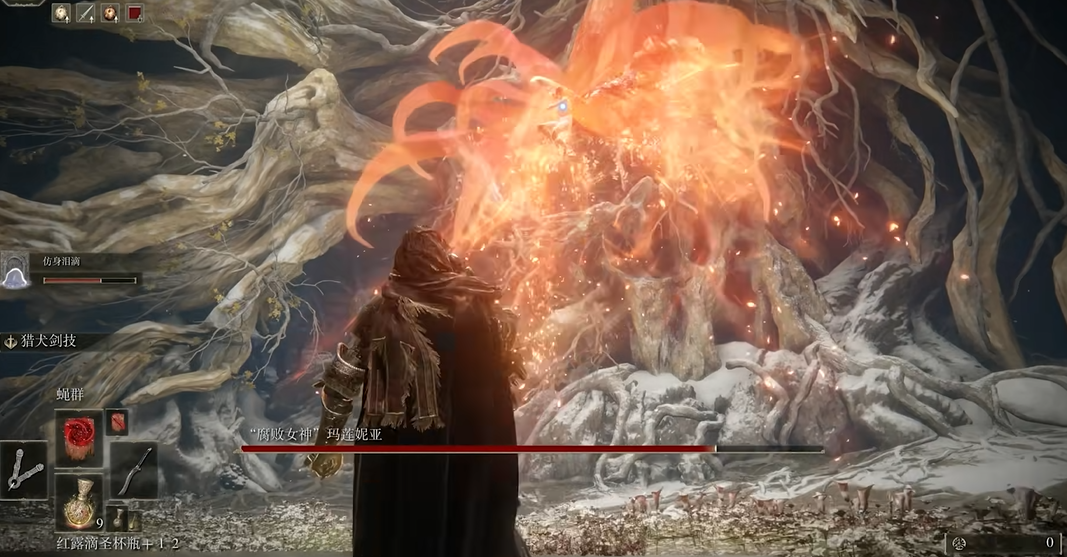The image size is (1067, 557).
Task: Click the Mimic Tear summon portrait
Action: 16,272
